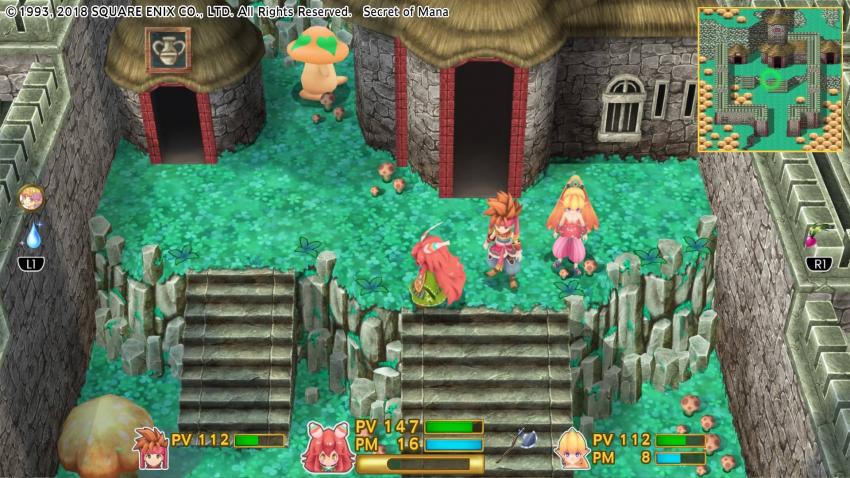Select the spiky-haired hero portrait
The width and height of the screenshot is (850, 478).
coord(152,448)
